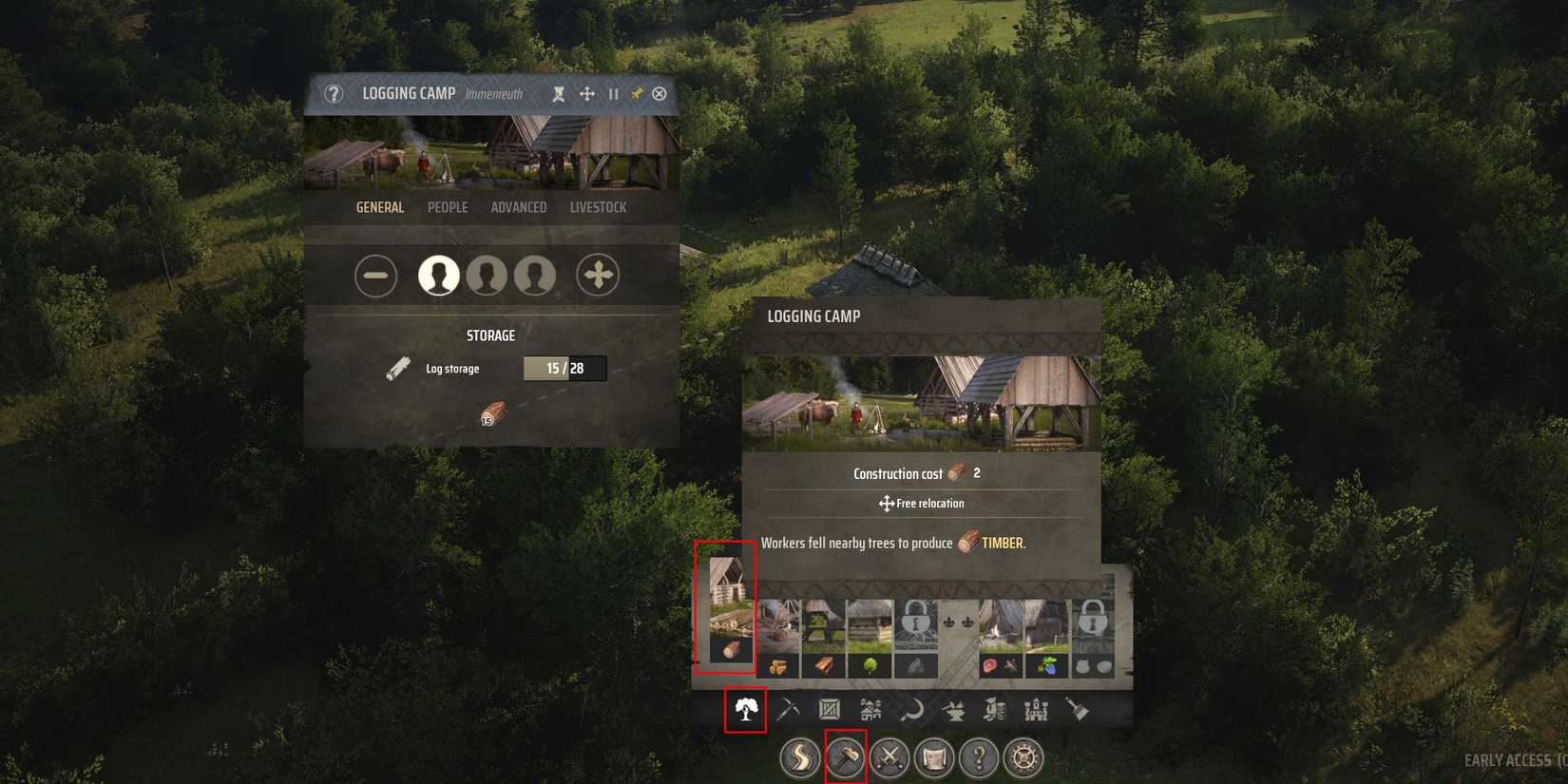The image size is (1568, 784).
Task: Unassign a family with the minus button
Action: [x=376, y=275]
